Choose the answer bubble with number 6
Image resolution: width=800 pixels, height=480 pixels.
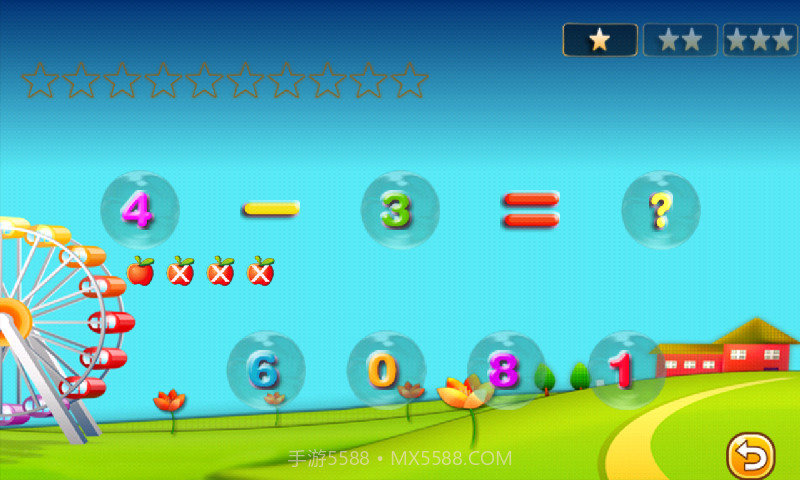point(265,371)
